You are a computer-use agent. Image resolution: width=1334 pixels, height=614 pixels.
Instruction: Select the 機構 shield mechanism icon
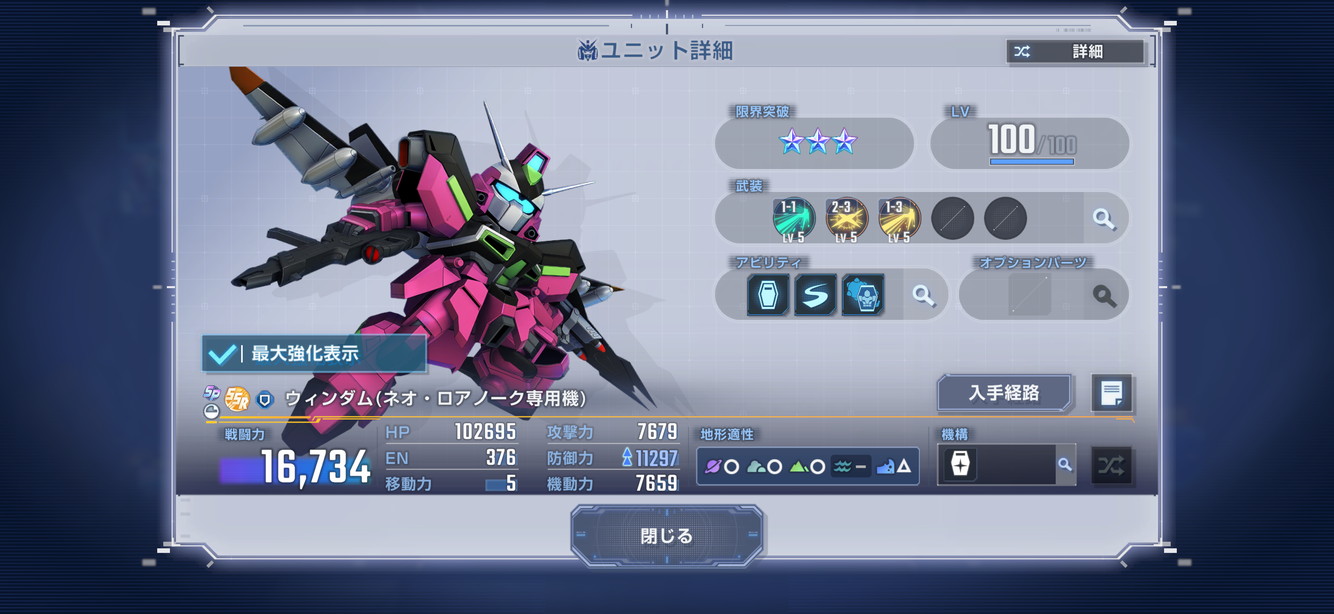(960, 465)
